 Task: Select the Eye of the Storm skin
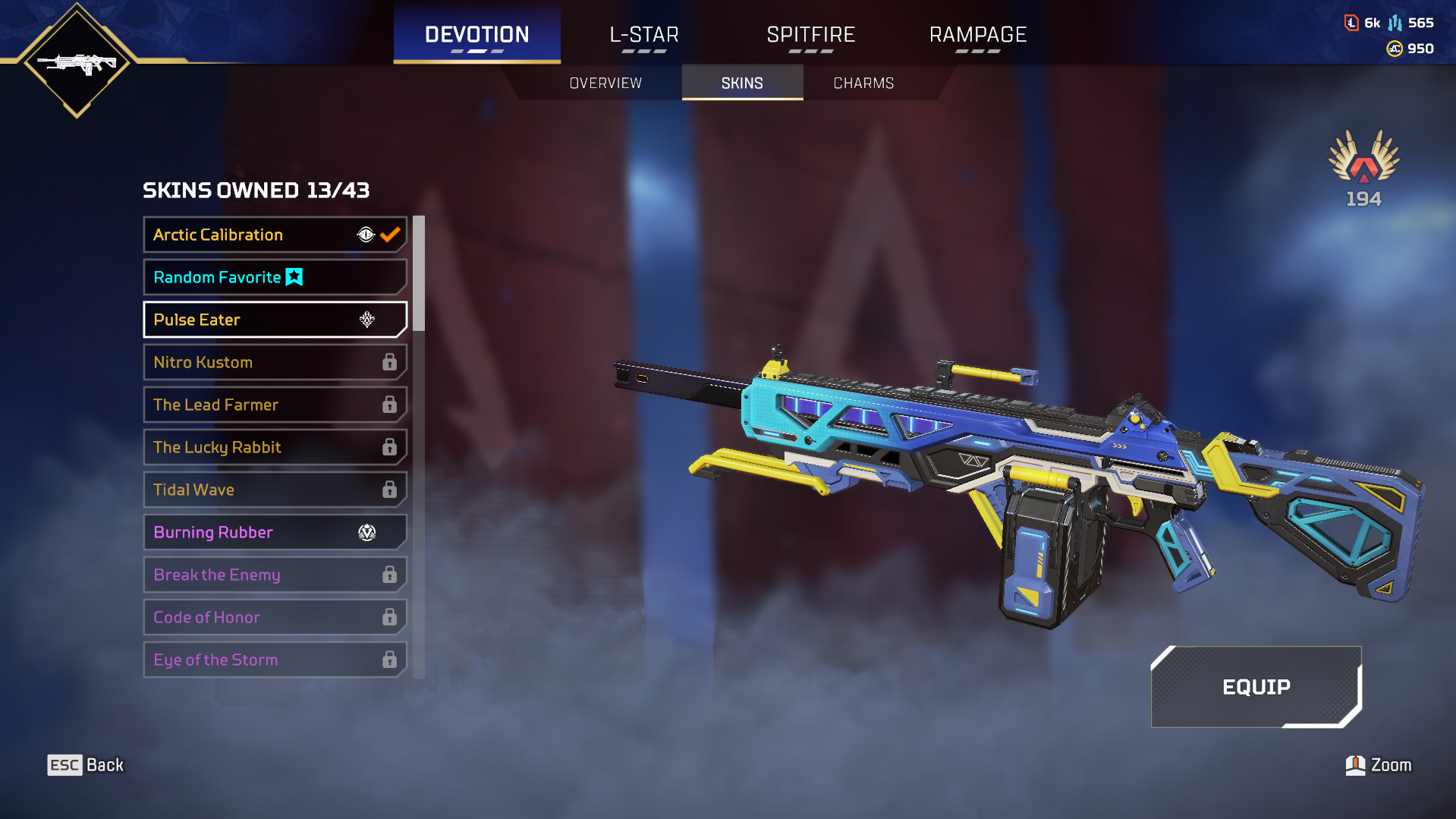(x=275, y=660)
